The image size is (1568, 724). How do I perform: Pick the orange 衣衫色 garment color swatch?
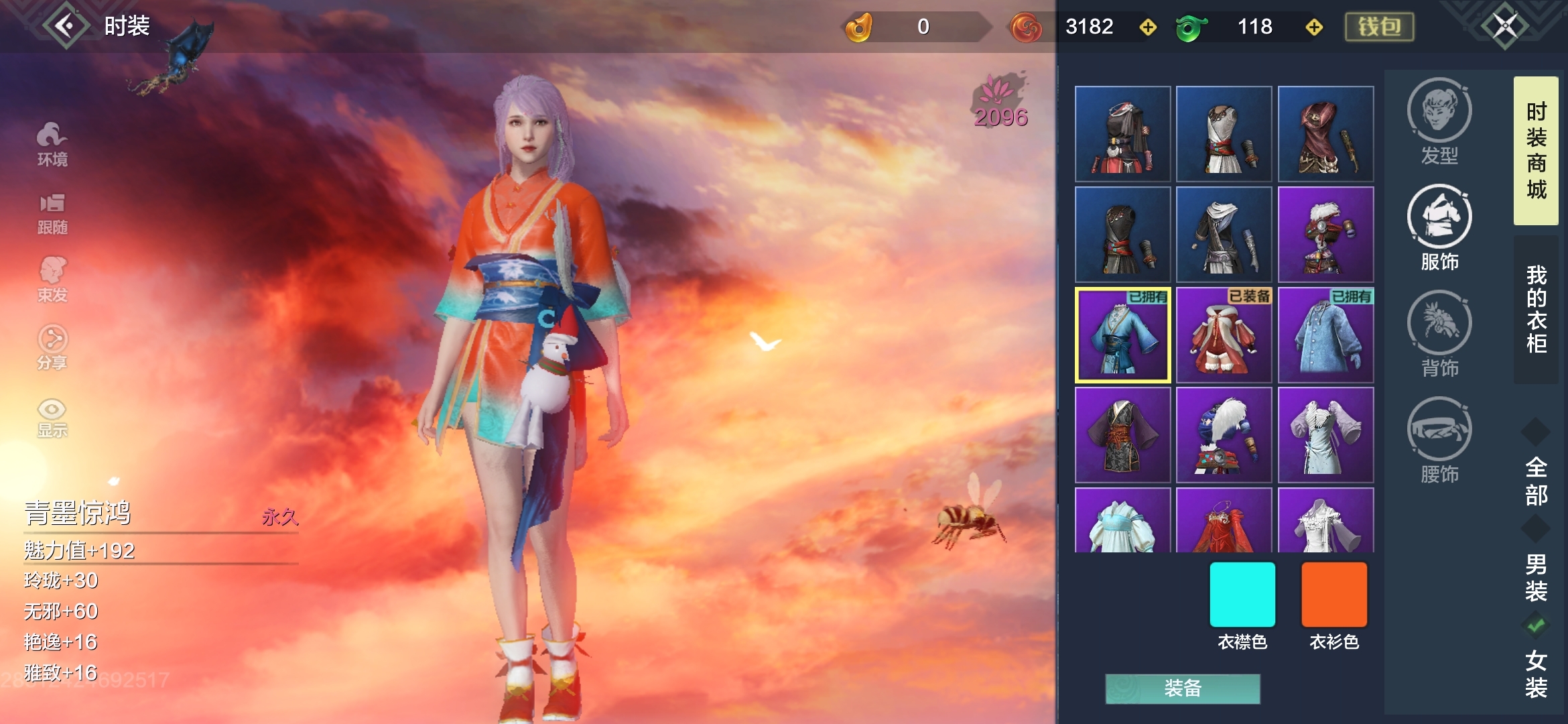click(x=1334, y=595)
